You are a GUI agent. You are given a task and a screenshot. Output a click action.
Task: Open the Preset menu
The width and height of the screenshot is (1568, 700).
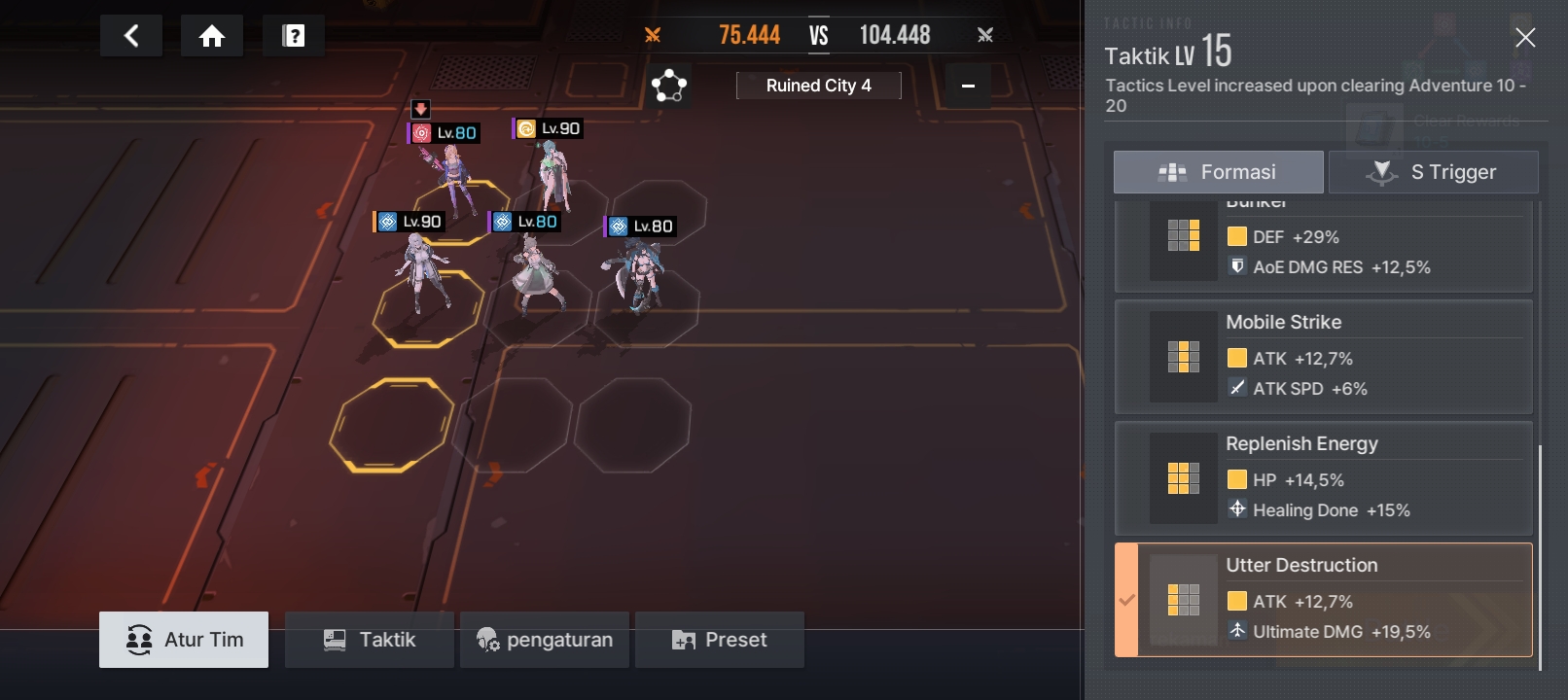[719, 640]
